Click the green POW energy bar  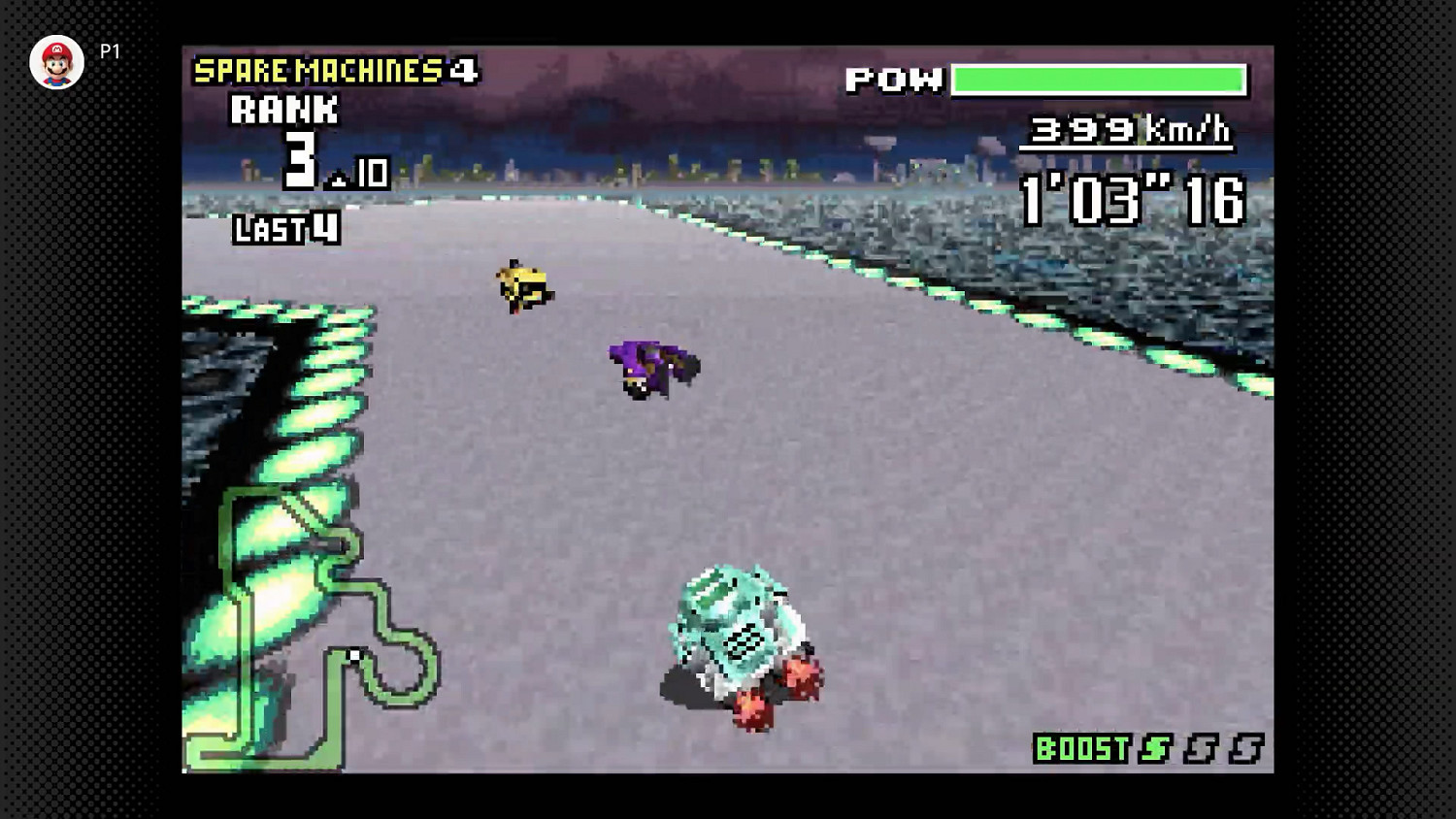point(1097,80)
